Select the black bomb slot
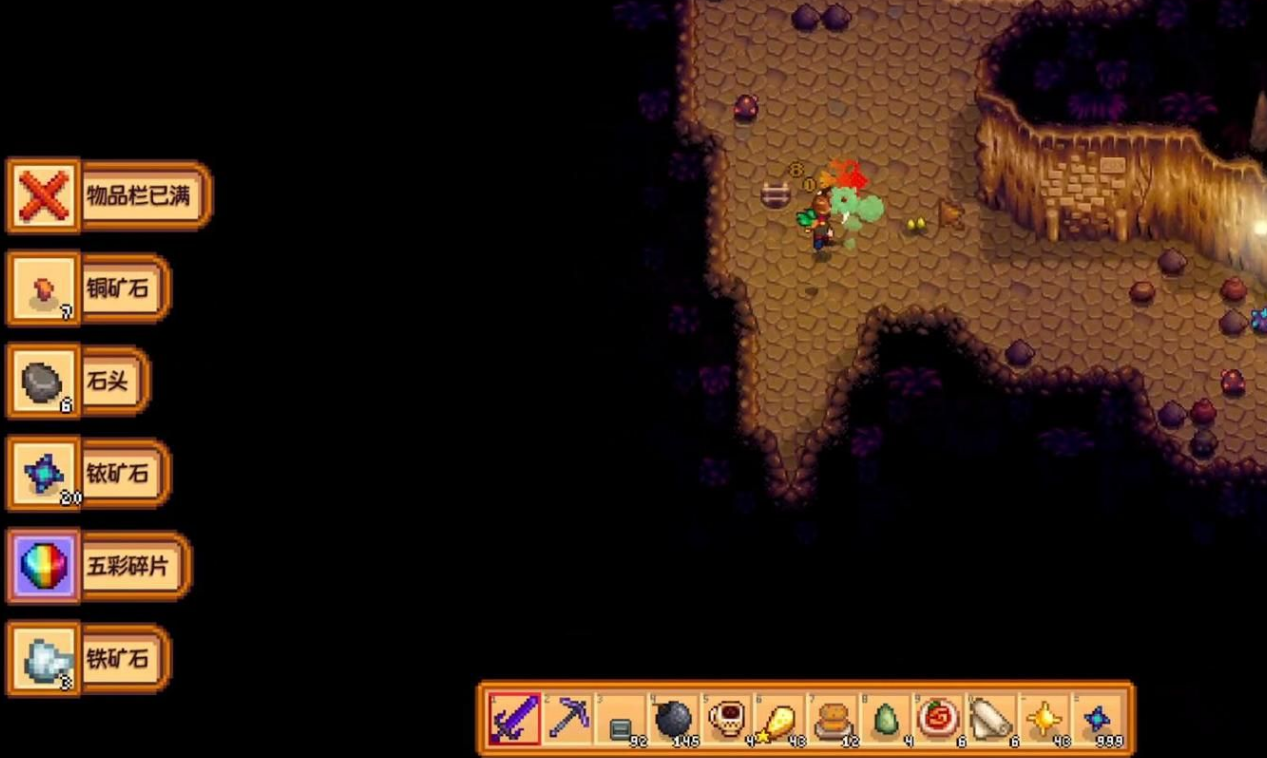 (x=674, y=718)
